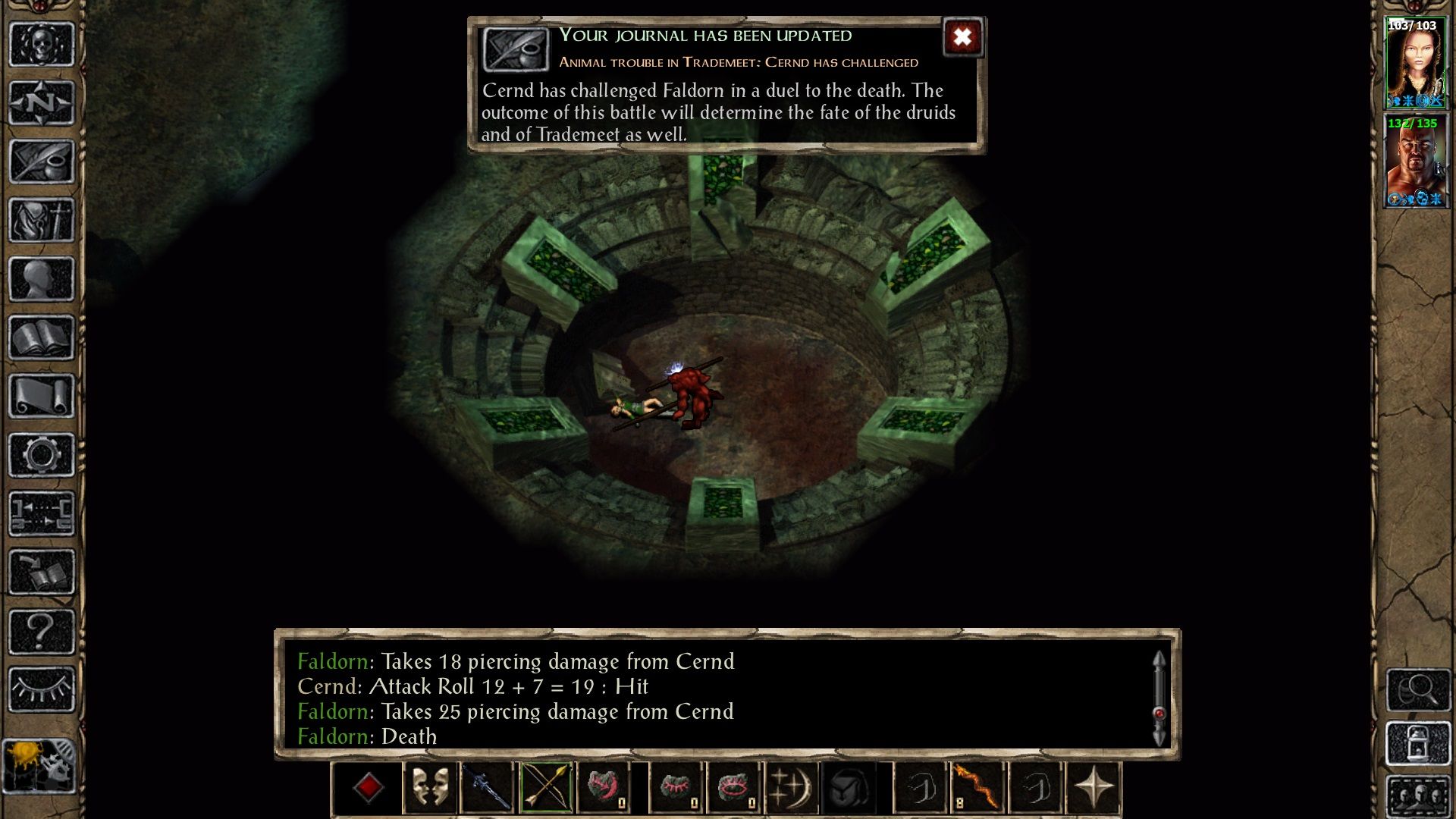Click the magnifying glass button
This screenshot has width=1456, height=819.
(1418, 689)
